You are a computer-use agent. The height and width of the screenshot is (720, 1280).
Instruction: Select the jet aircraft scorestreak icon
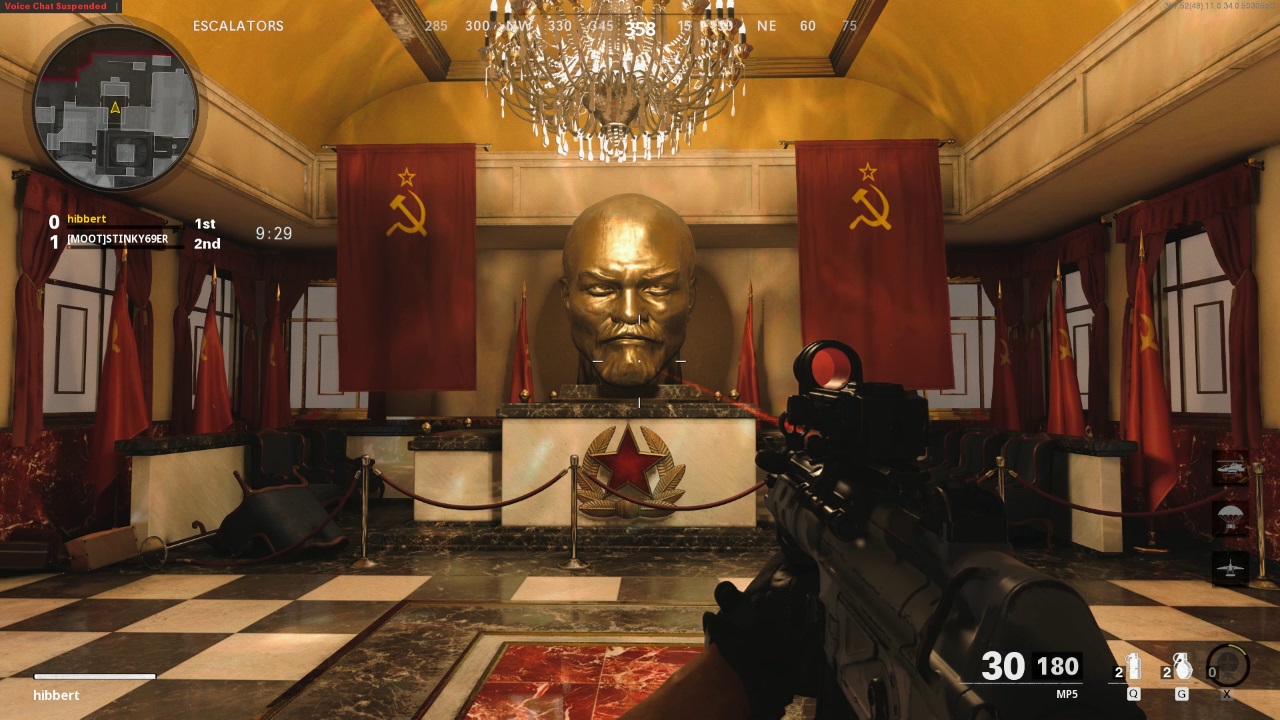point(1230,568)
